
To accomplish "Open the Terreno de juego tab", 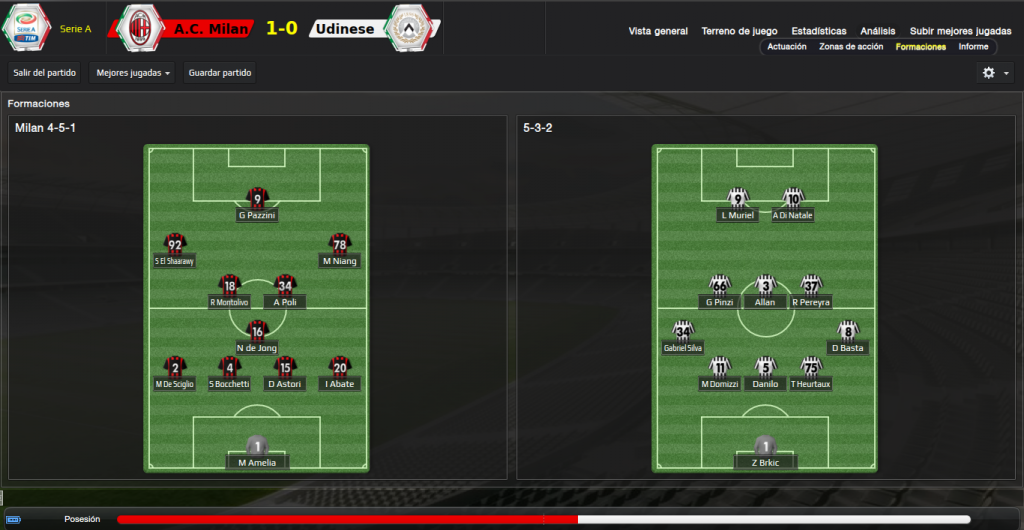I will [739, 31].
